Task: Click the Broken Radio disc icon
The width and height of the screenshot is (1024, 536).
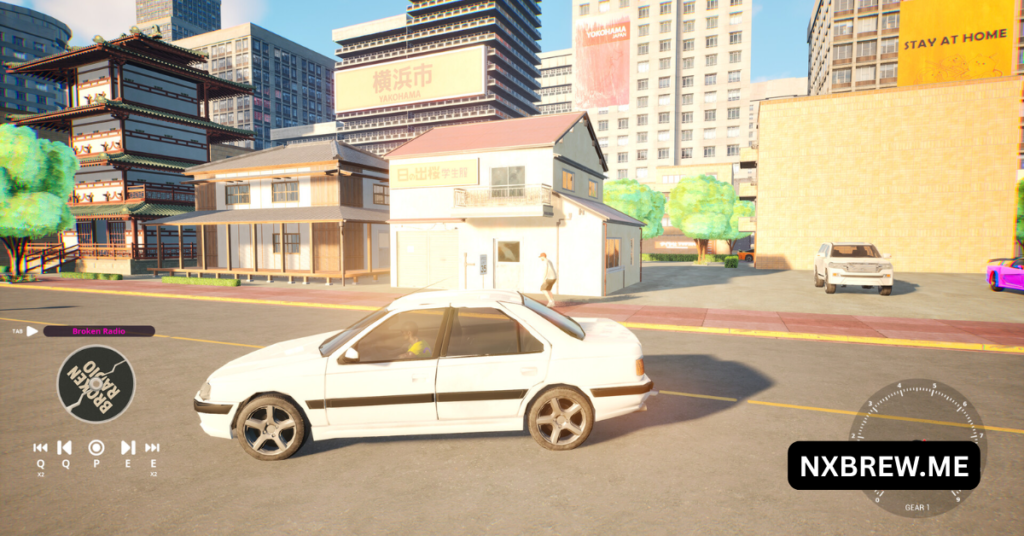Action: (x=96, y=384)
